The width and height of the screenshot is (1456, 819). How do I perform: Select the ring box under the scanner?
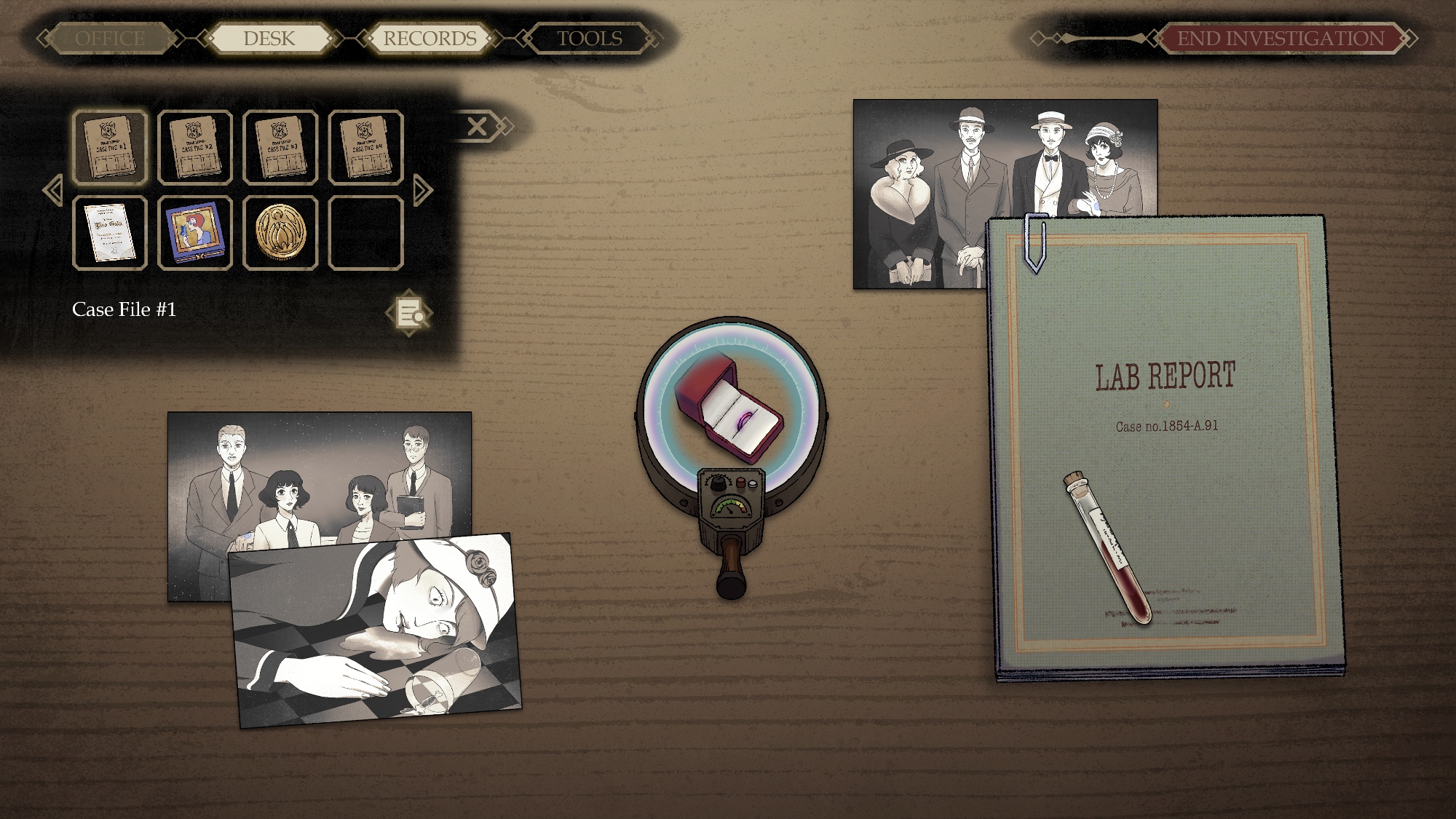[729, 408]
